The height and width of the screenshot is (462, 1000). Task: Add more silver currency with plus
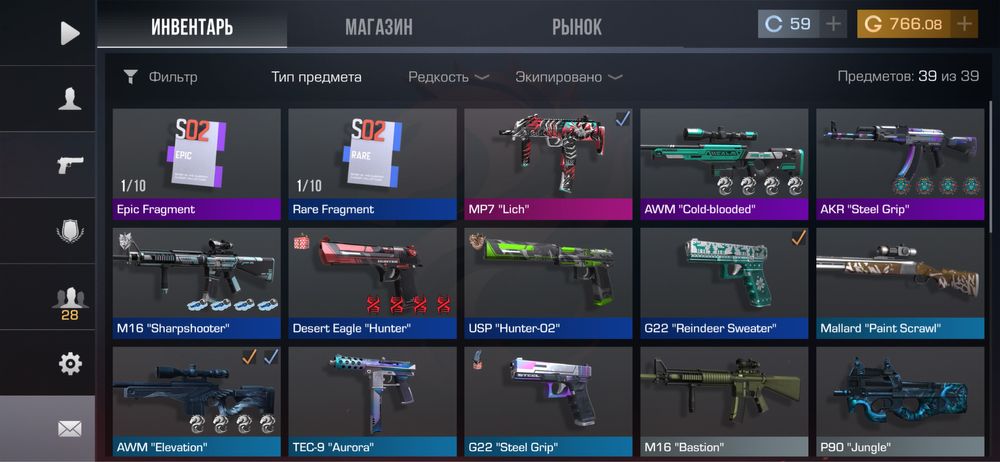click(833, 24)
